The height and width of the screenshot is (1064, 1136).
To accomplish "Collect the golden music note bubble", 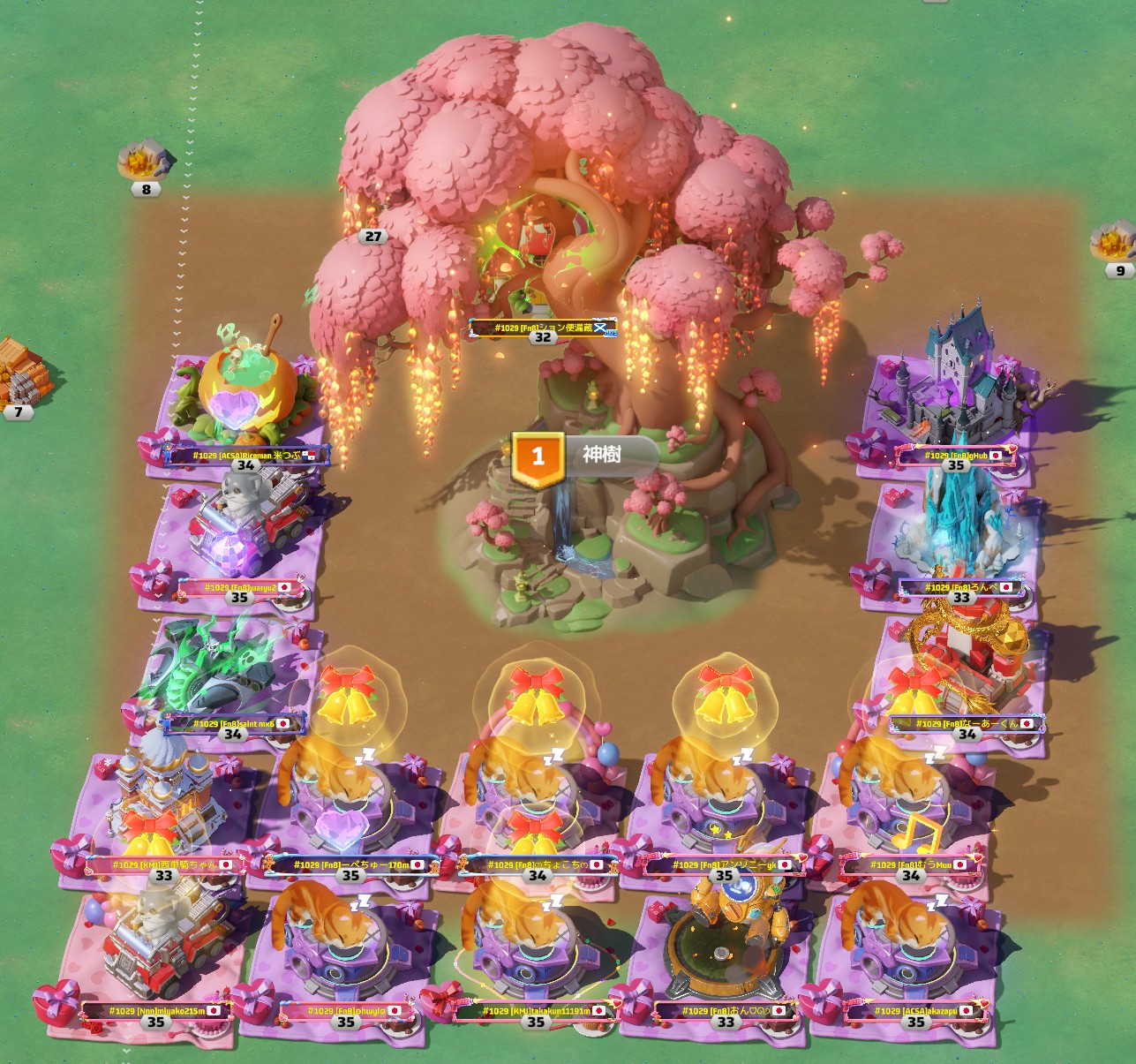I will 917,834.
